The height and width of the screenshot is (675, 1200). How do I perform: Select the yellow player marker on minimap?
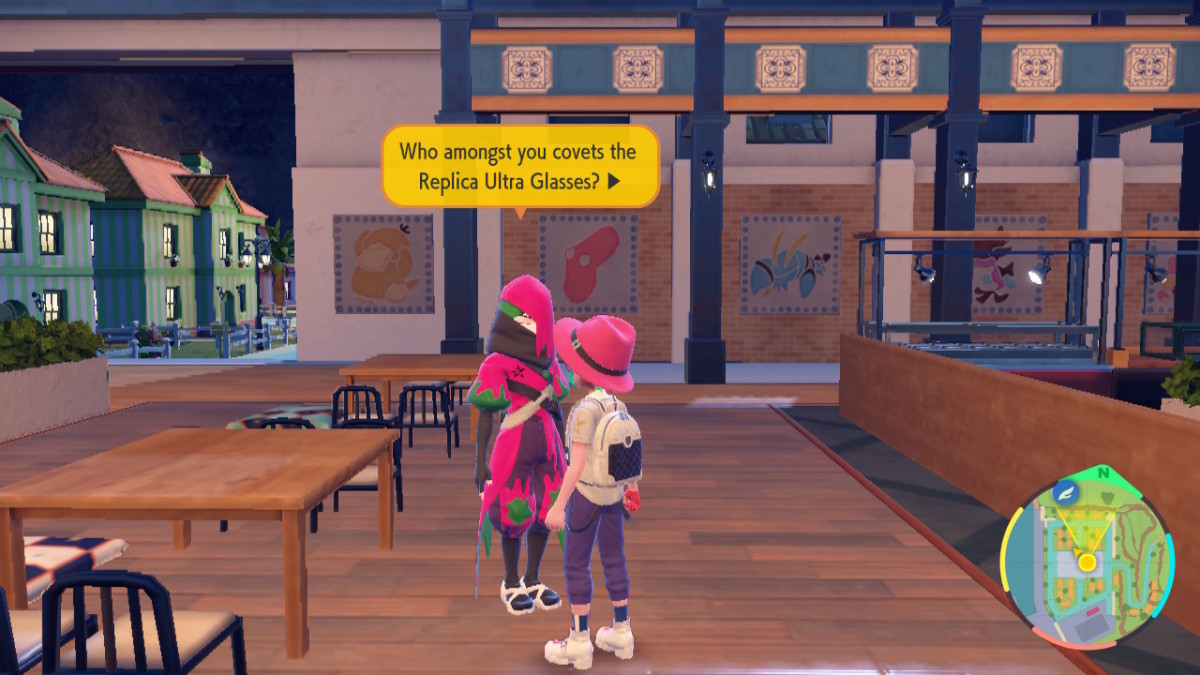click(x=1086, y=561)
